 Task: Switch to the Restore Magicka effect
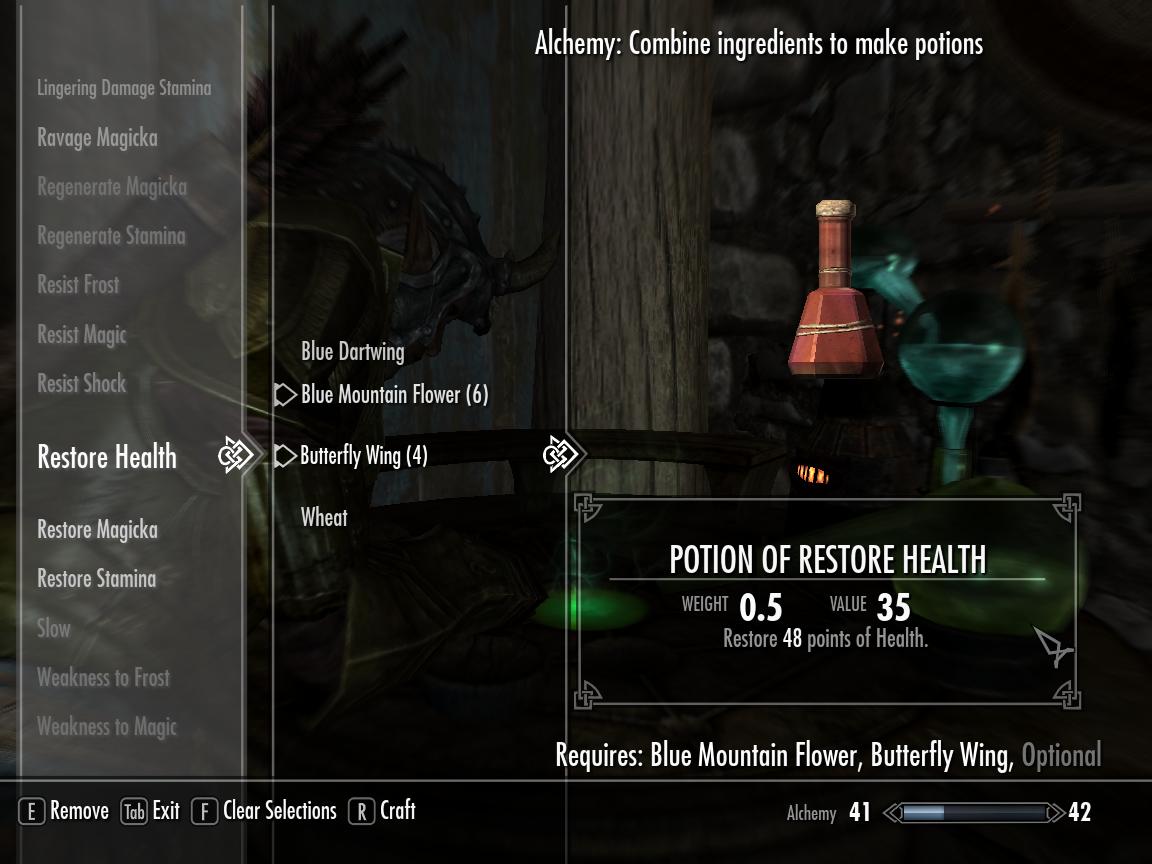pos(97,530)
